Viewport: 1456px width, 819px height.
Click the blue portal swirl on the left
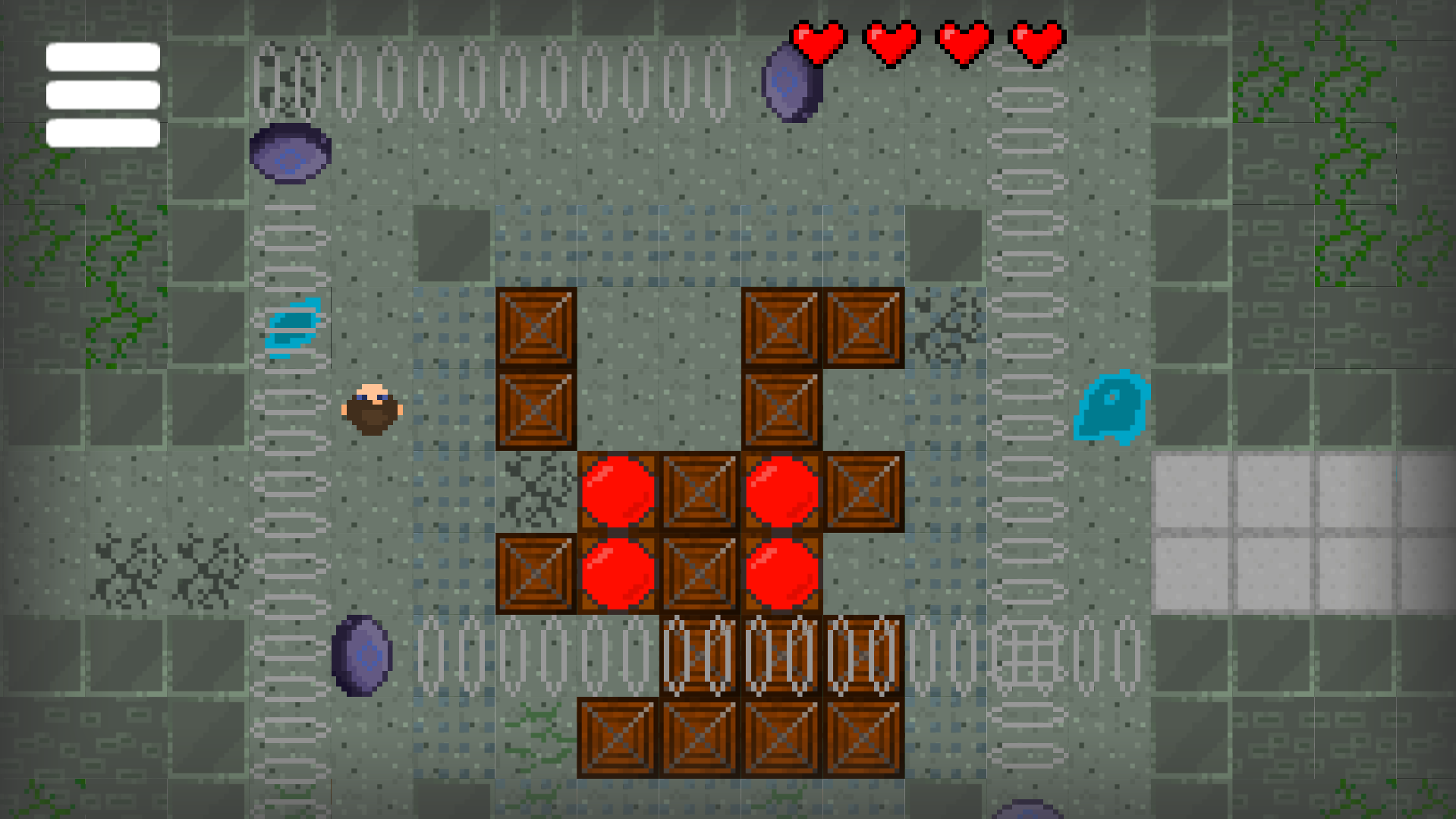(296, 326)
